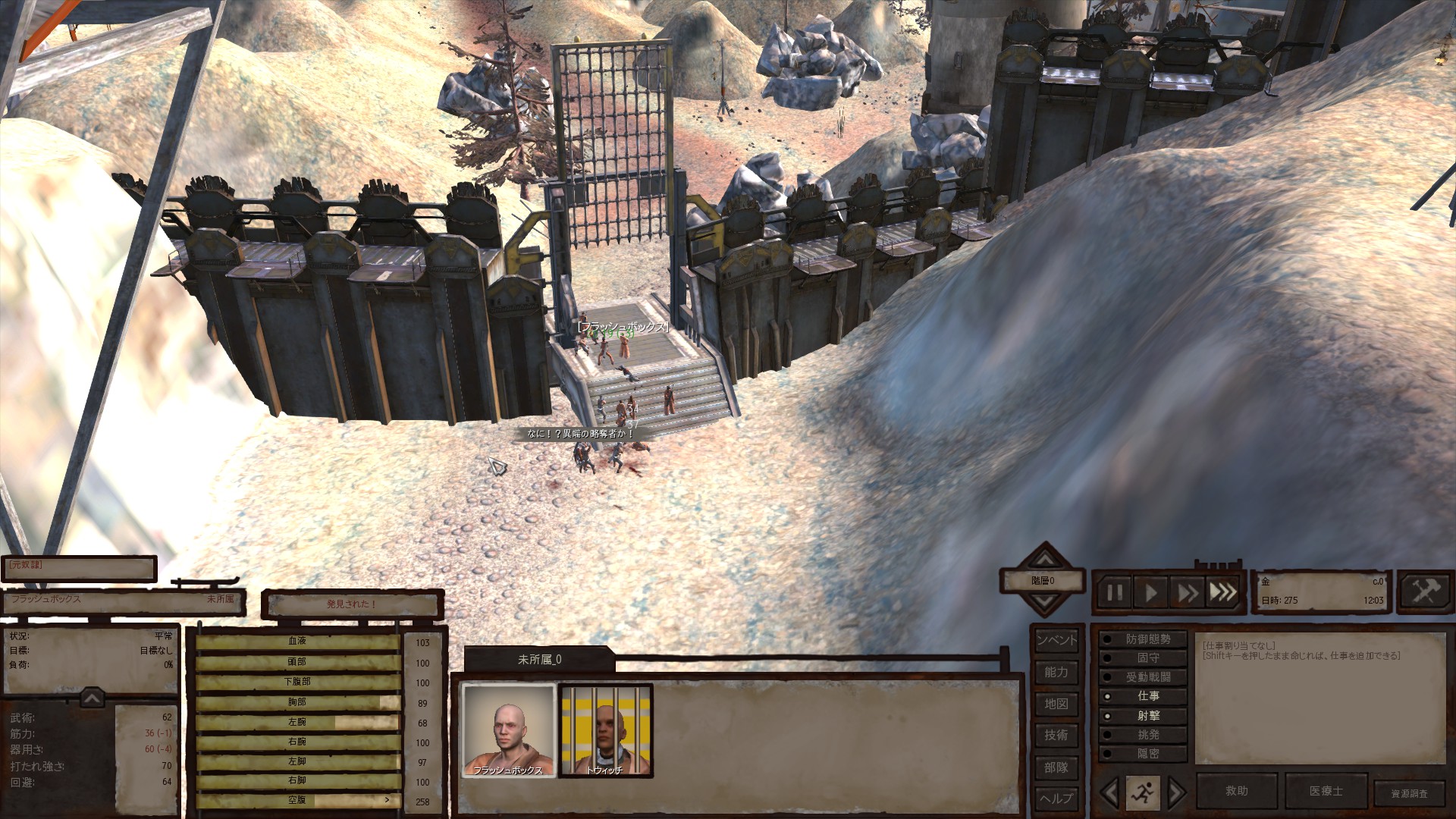This screenshot has height=819, width=1456.
Task: Show the 地図 map
Action: [1056, 704]
